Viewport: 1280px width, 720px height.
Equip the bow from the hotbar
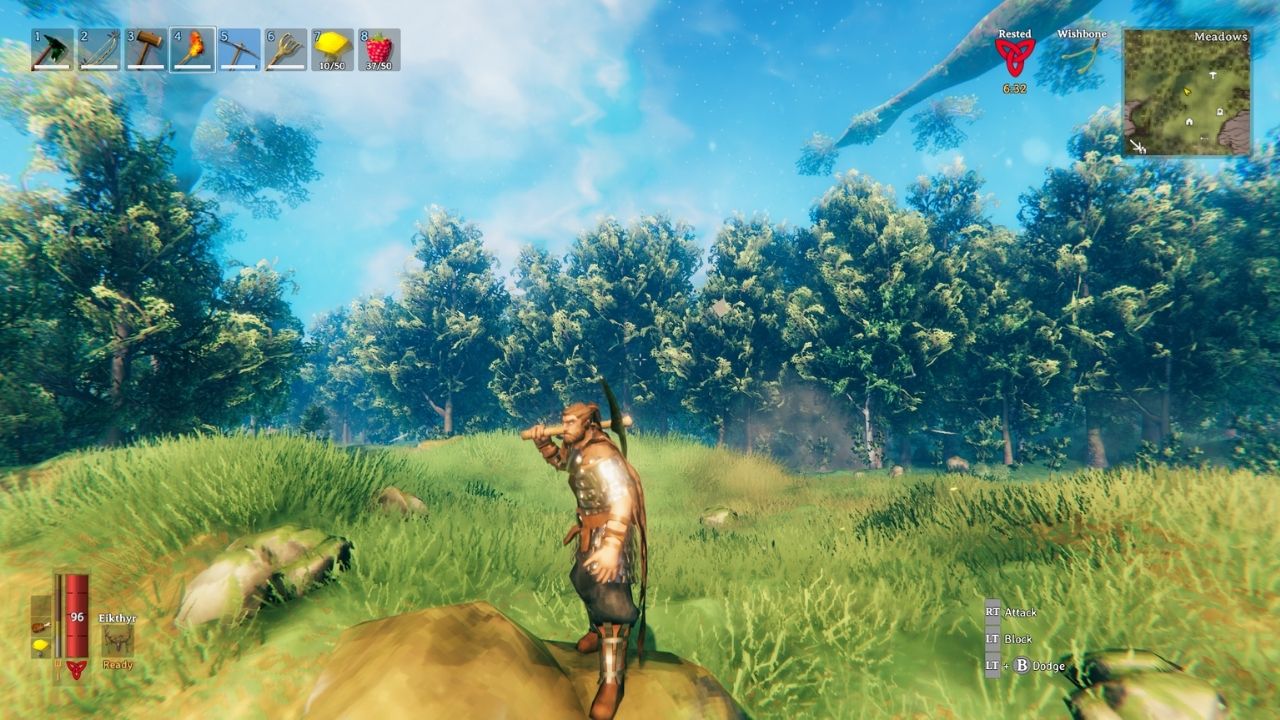(99, 50)
